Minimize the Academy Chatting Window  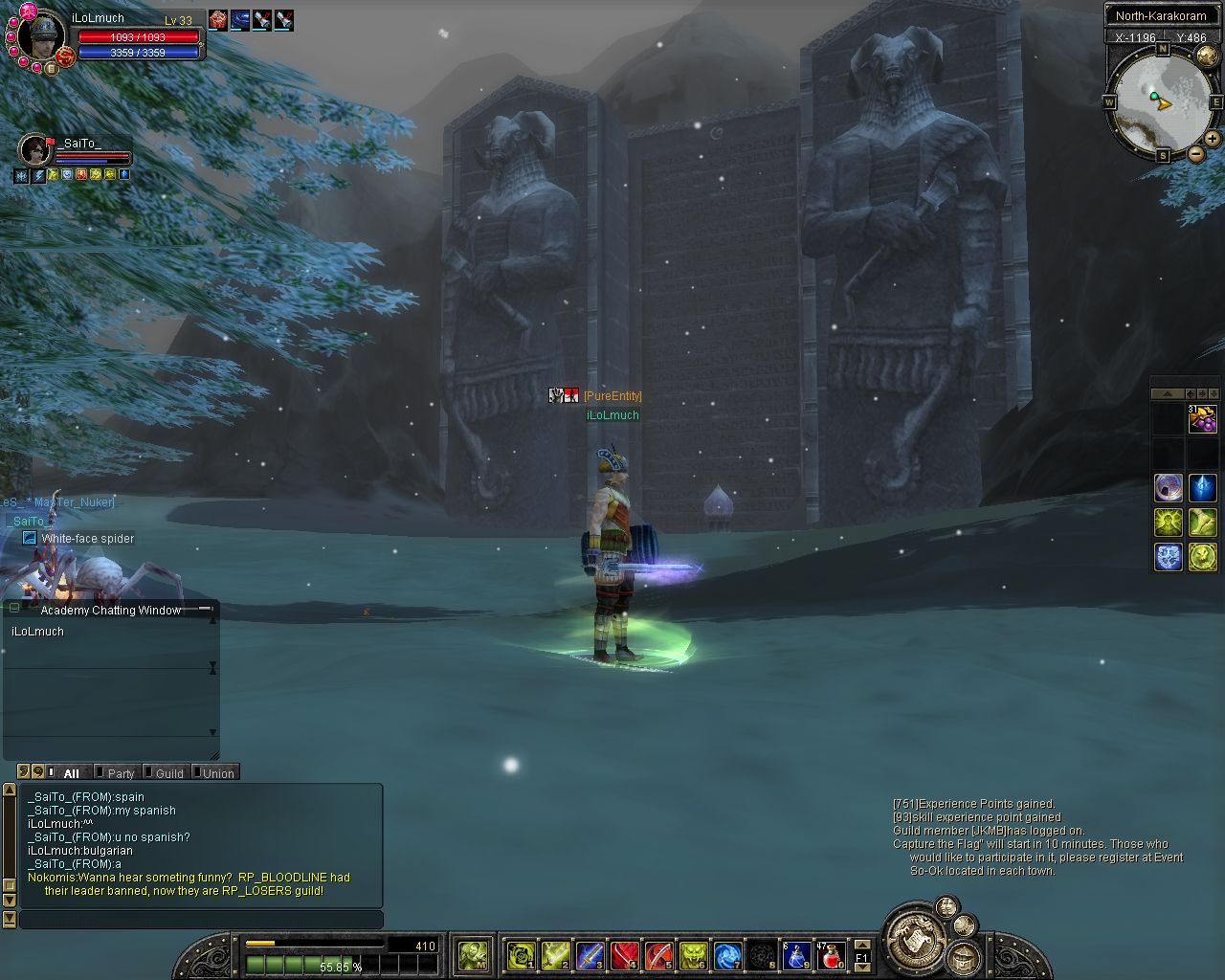click(x=205, y=609)
